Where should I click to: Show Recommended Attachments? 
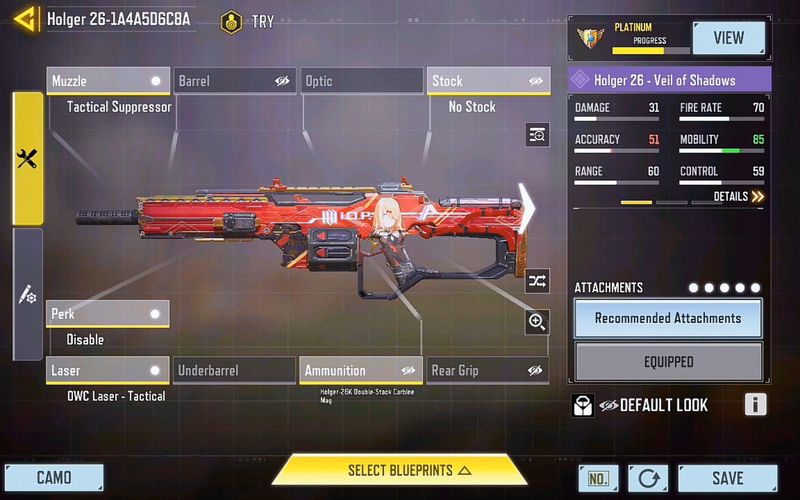tap(668, 319)
